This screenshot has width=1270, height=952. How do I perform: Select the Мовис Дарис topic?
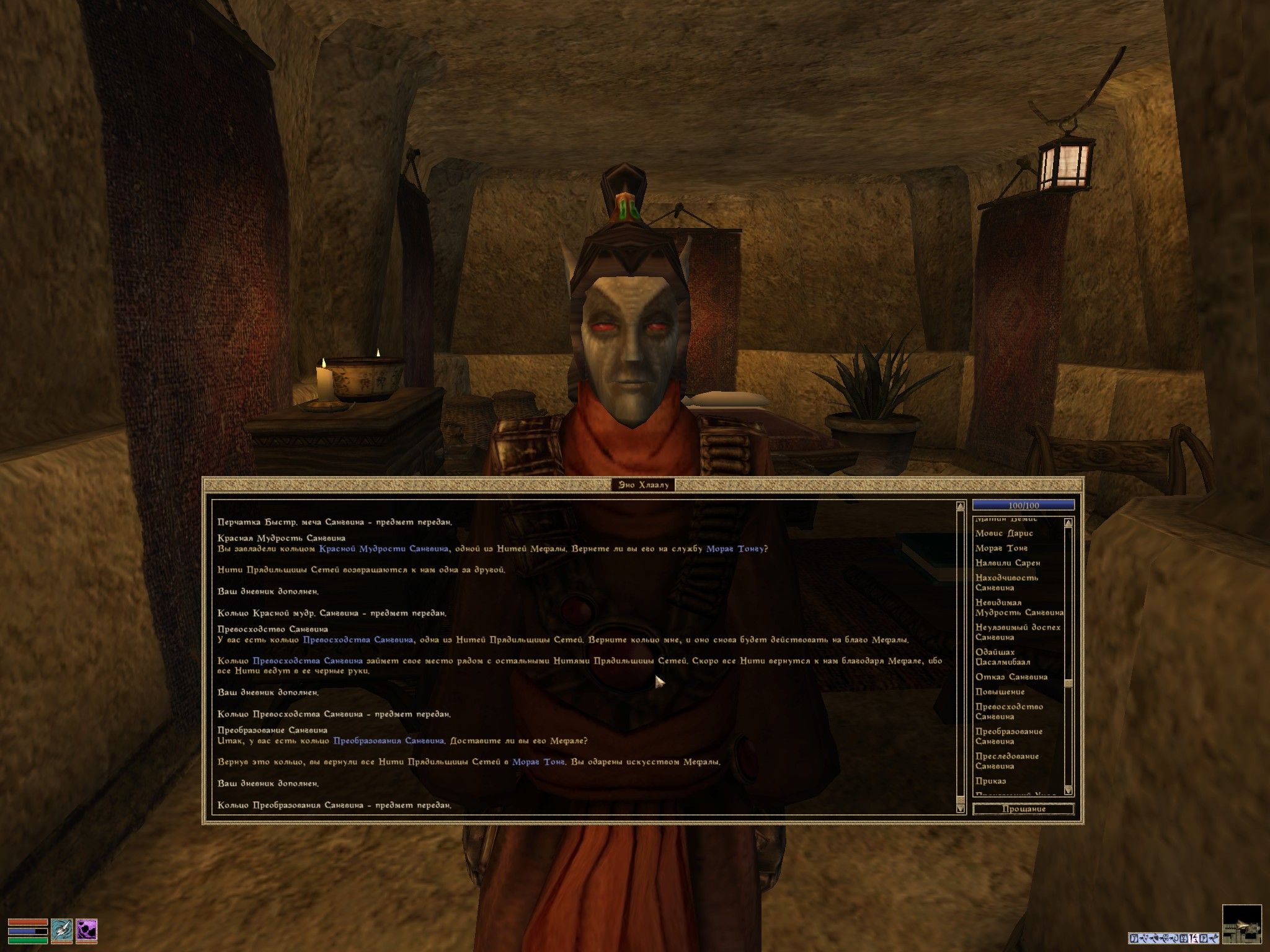pos(1004,533)
